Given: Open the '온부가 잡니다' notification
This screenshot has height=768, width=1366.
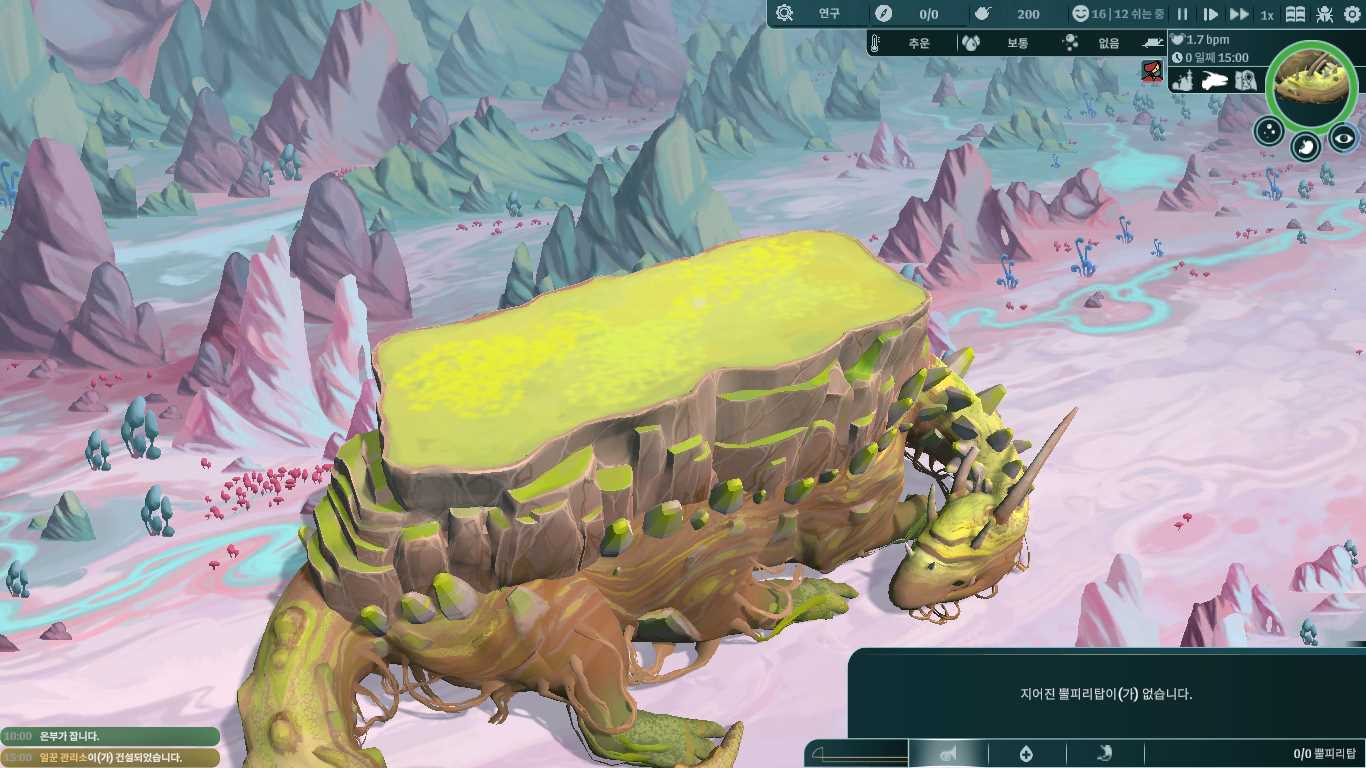Looking at the screenshot, I should [110, 736].
